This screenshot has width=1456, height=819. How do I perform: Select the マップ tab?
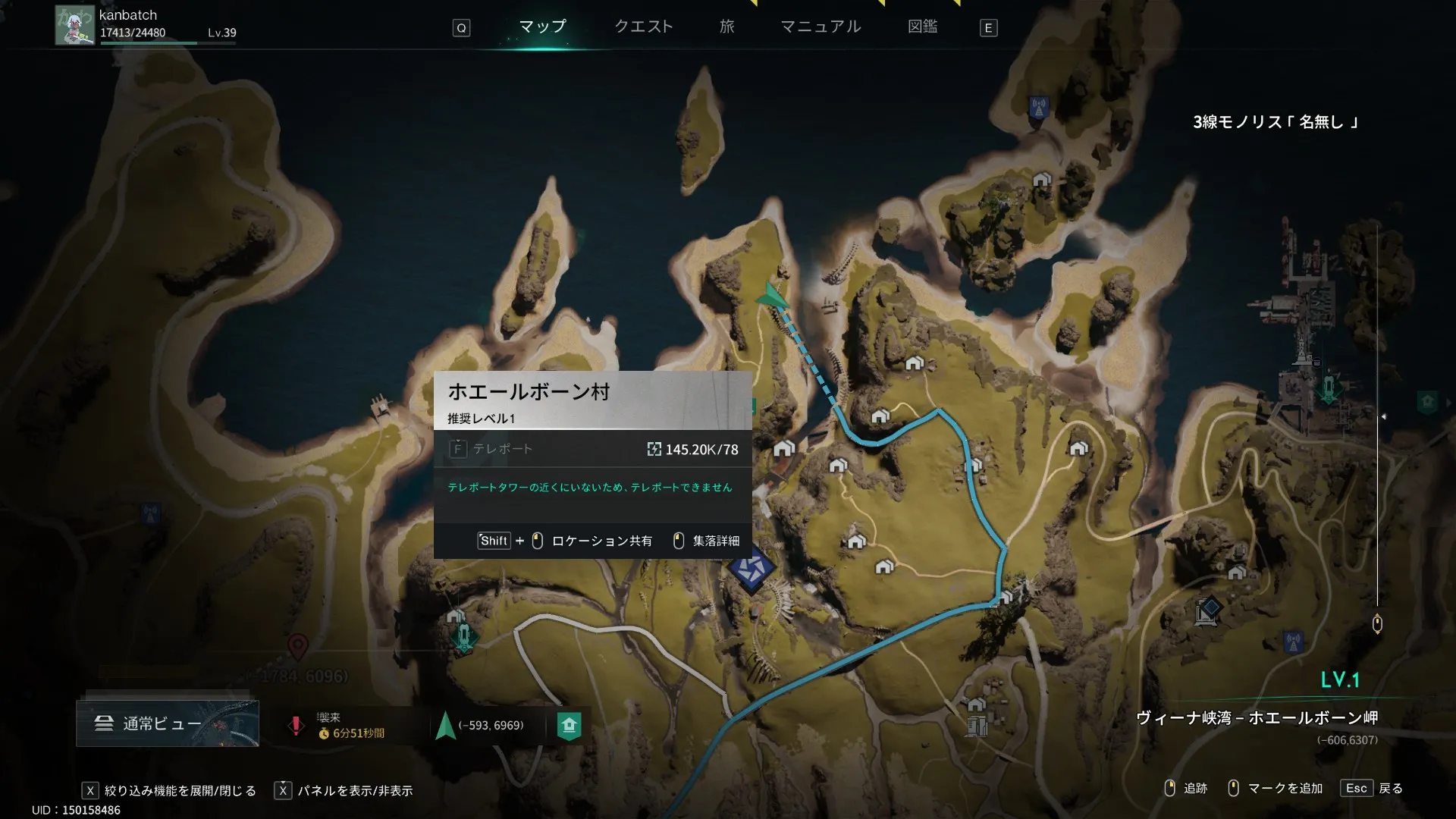[542, 27]
